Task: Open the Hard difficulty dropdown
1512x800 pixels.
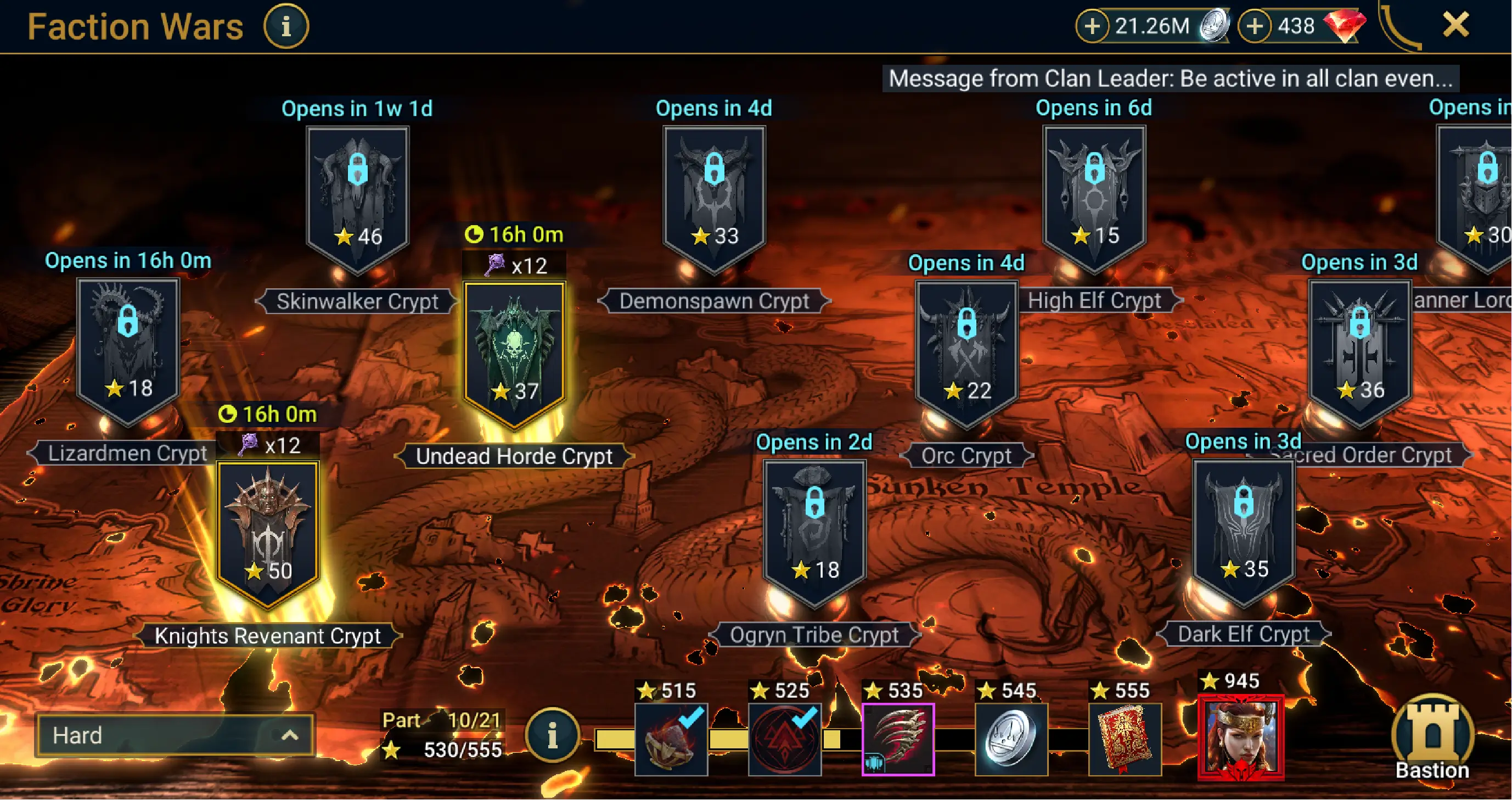Action: (175, 735)
